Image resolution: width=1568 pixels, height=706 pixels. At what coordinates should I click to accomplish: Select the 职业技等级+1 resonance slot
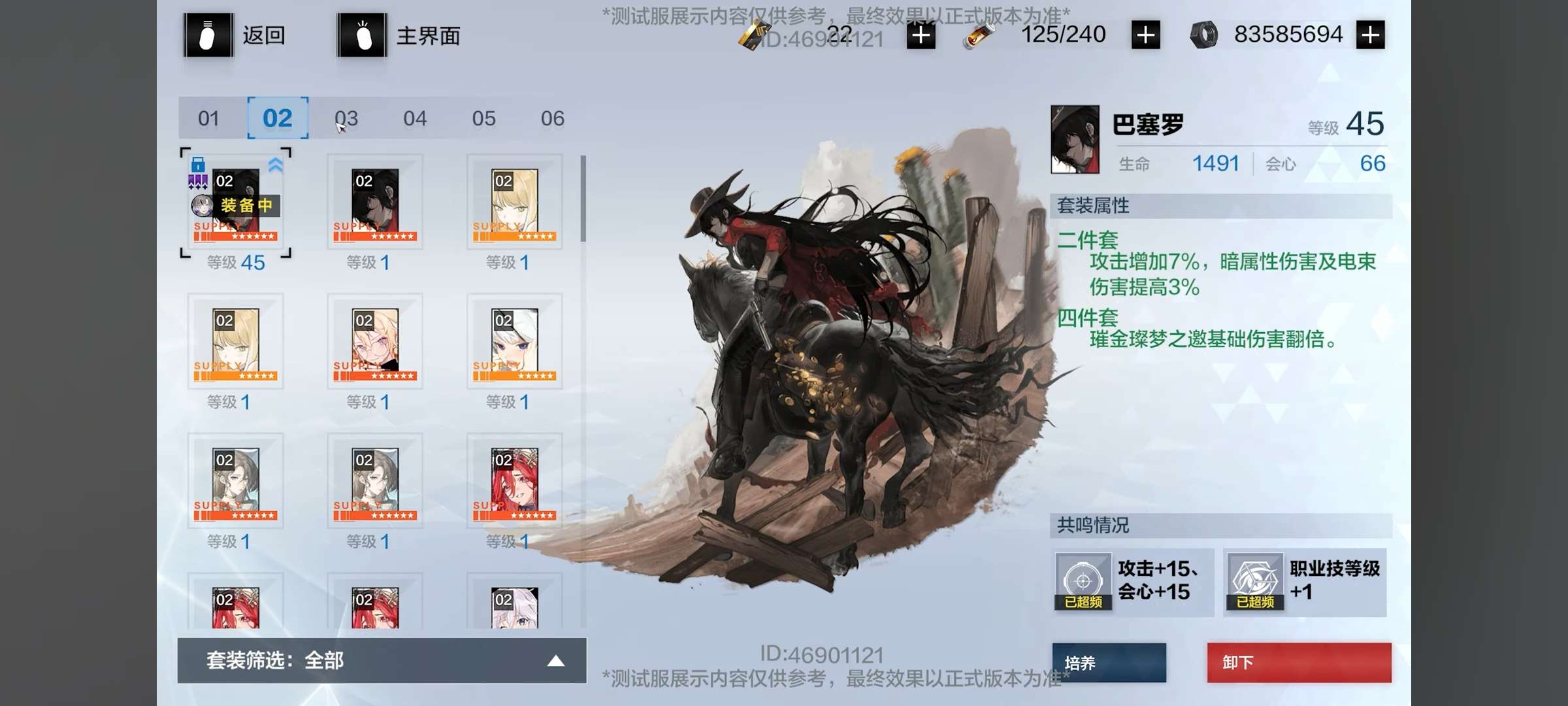point(1305,582)
